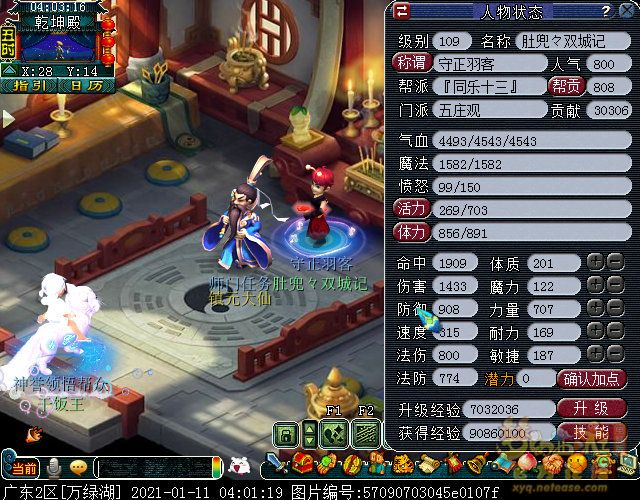
Task: Increase the 敏捷 agility stat
Action: coord(595,356)
